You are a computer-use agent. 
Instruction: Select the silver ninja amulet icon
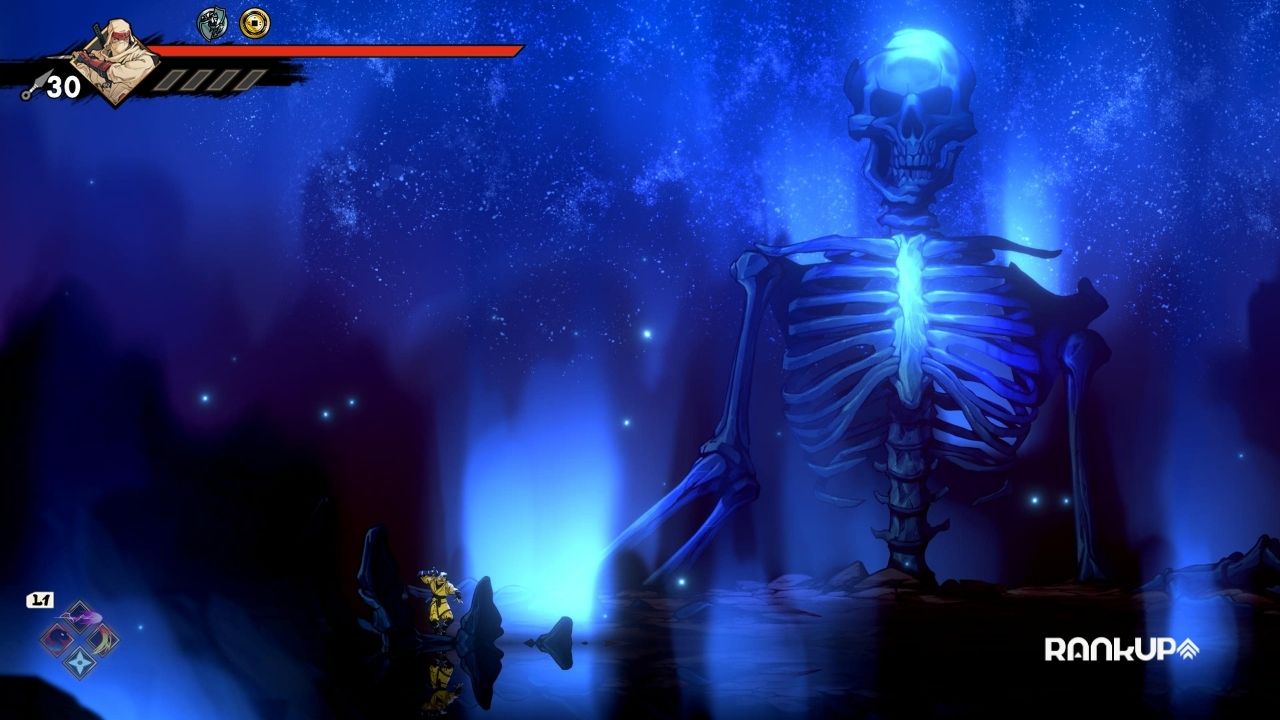212,23
